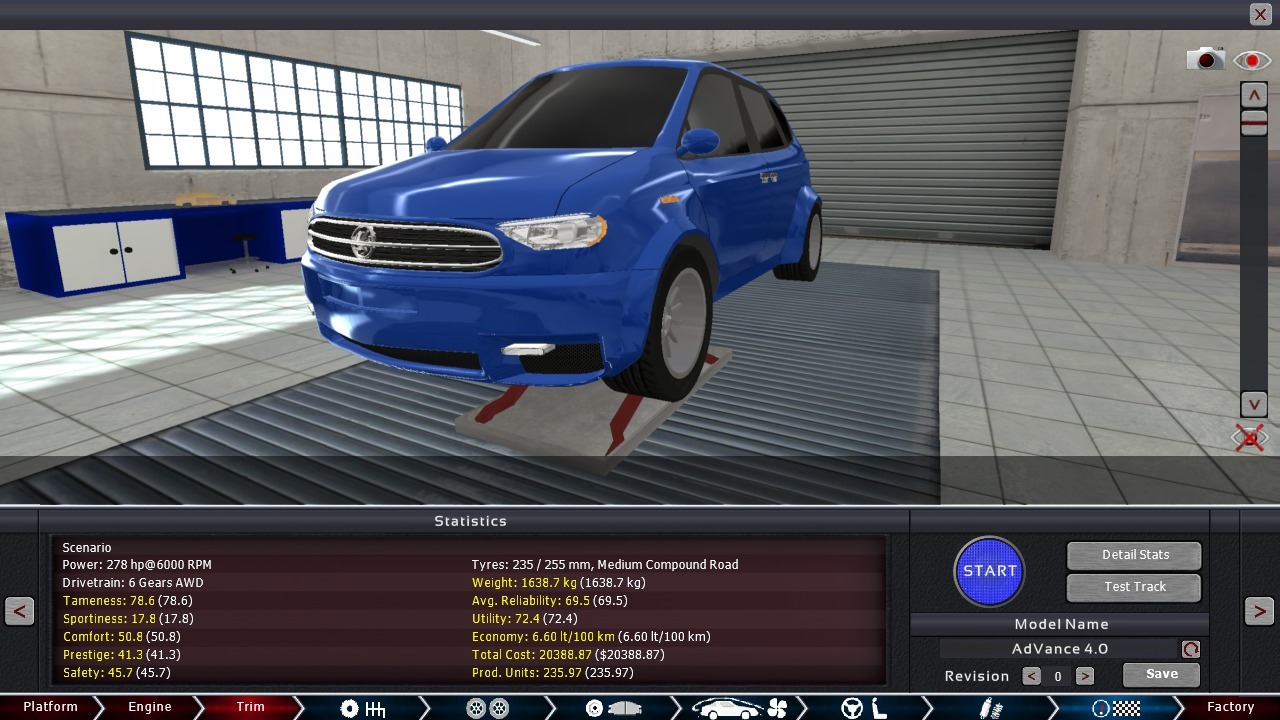The width and height of the screenshot is (1280, 720).
Task: Increase the Revision number
Action: pos(1084,676)
